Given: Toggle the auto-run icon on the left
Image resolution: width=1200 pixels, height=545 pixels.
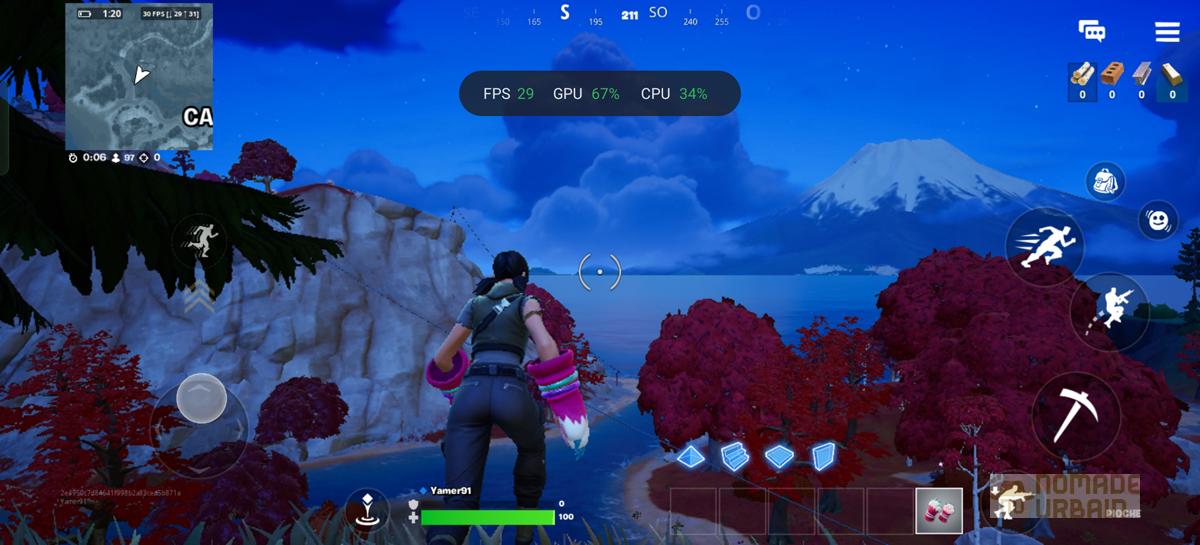Looking at the screenshot, I should pyautogui.click(x=199, y=240).
